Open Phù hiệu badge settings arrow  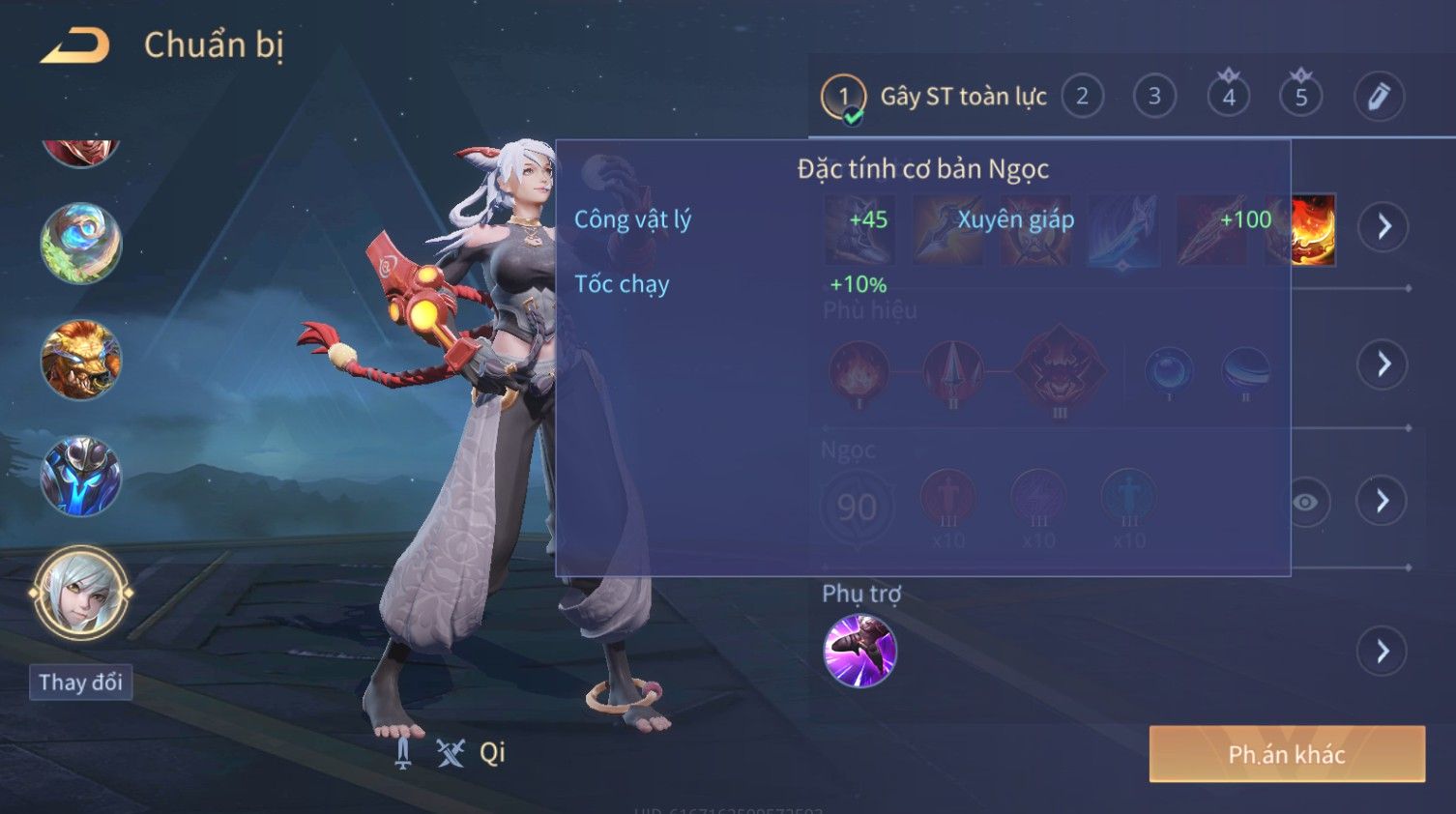pos(1383,364)
